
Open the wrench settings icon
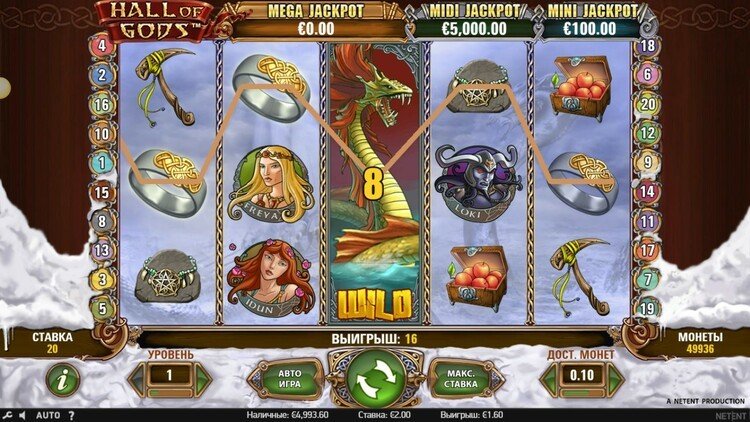pyautogui.click(x=8, y=414)
